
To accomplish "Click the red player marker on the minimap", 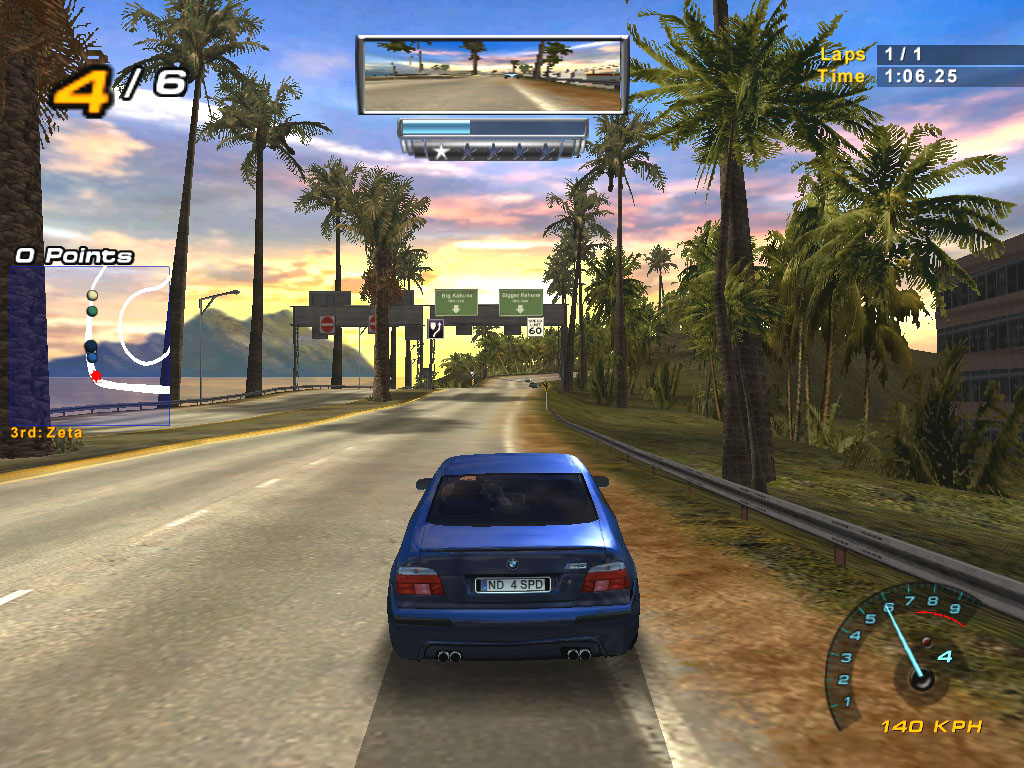I will coord(96,375).
